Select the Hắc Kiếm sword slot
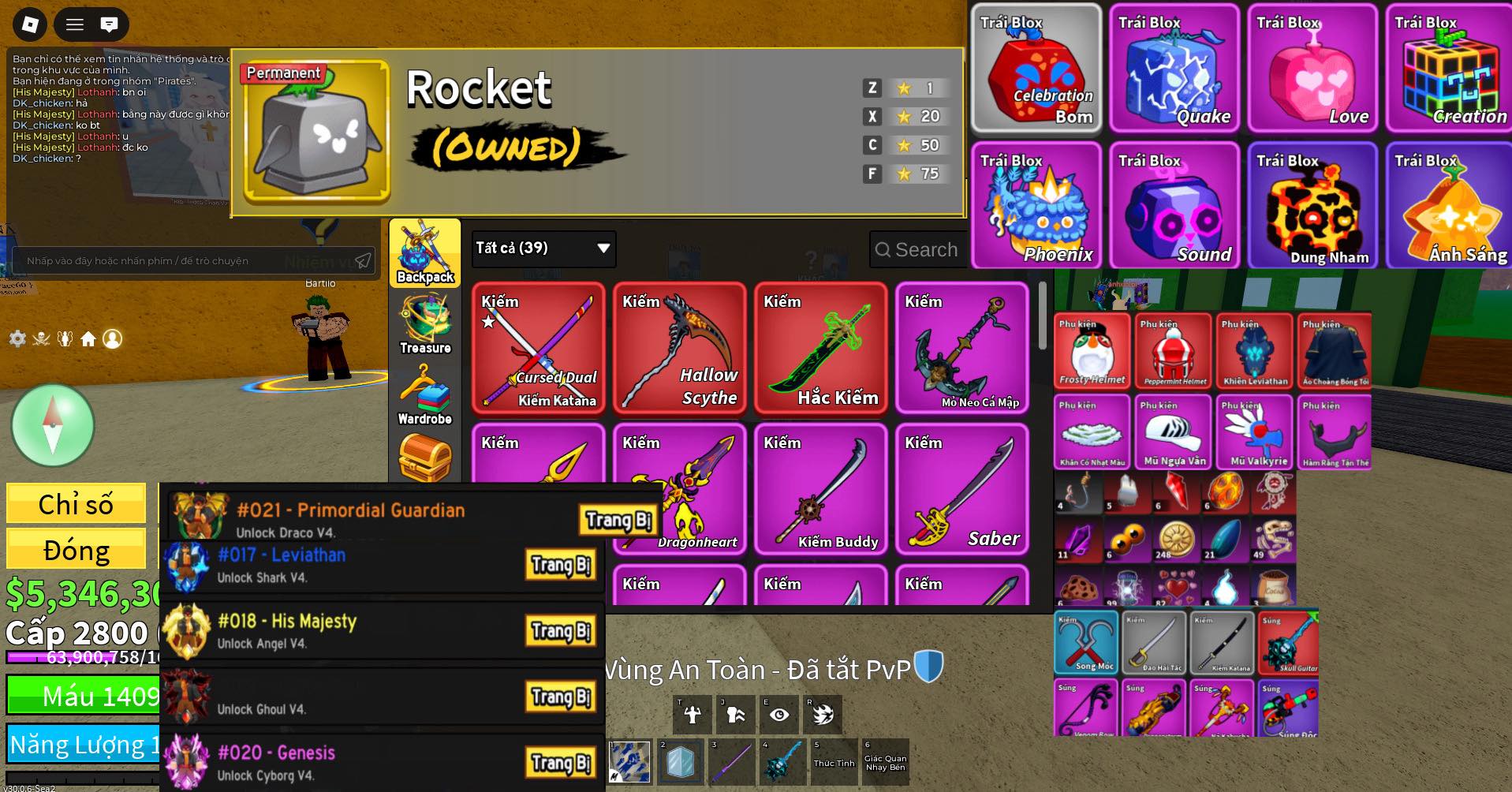The image size is (1512, 792). pyautogui.click(x=821, y=349)
